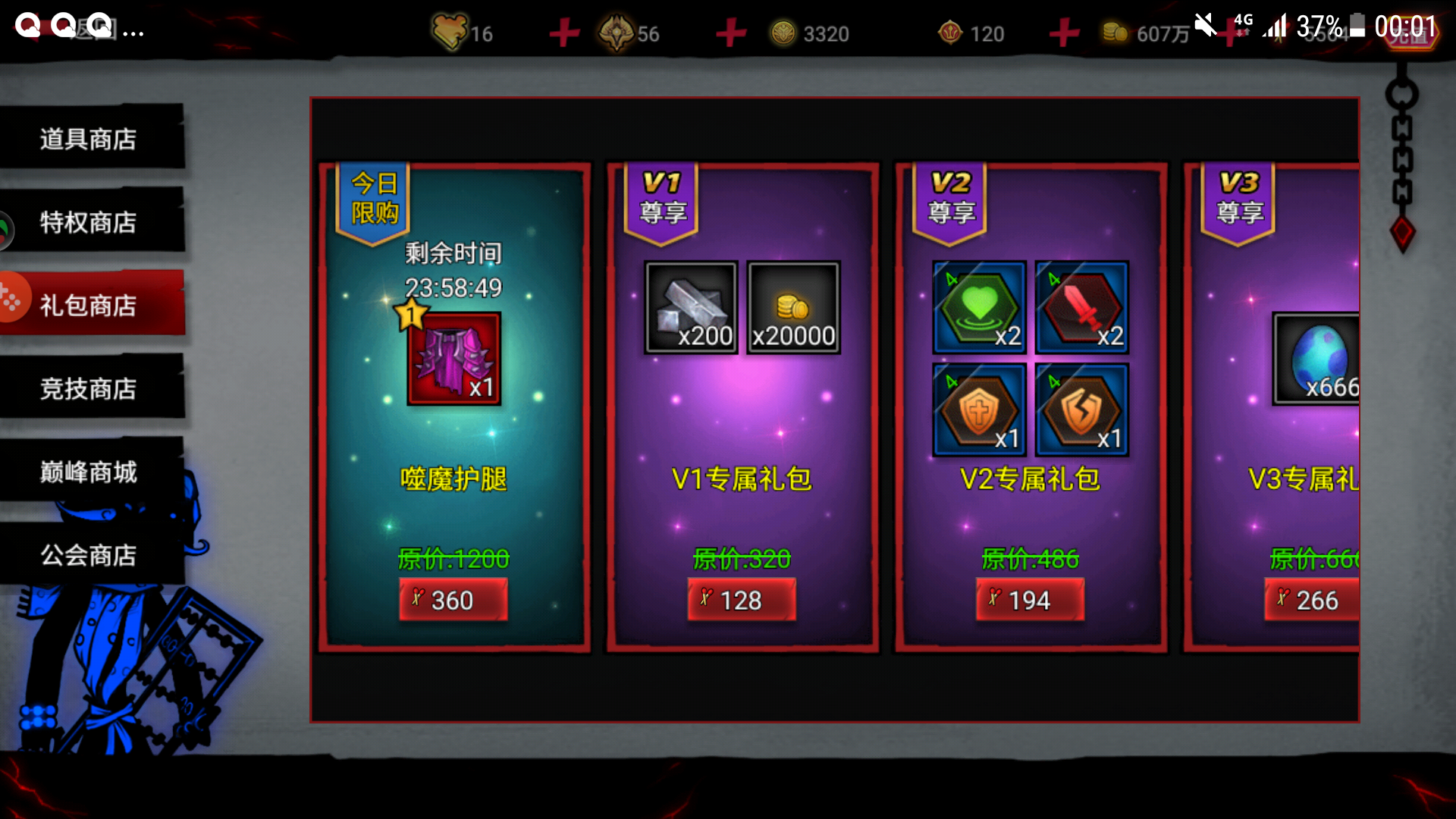
Task: Select the red sword gem x2 icon
Action: tap(1081, 307)
